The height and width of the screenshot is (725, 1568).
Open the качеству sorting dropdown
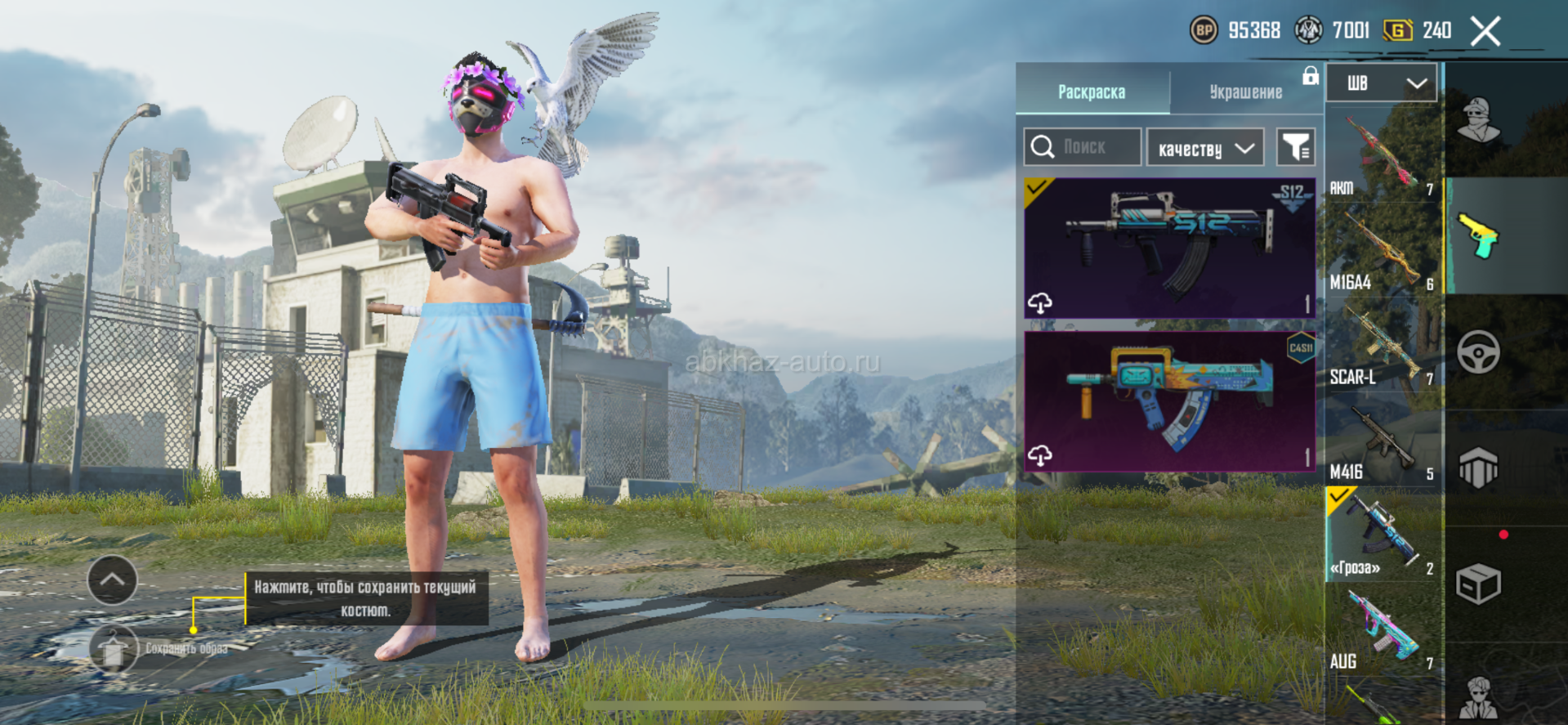point(1205,148)
